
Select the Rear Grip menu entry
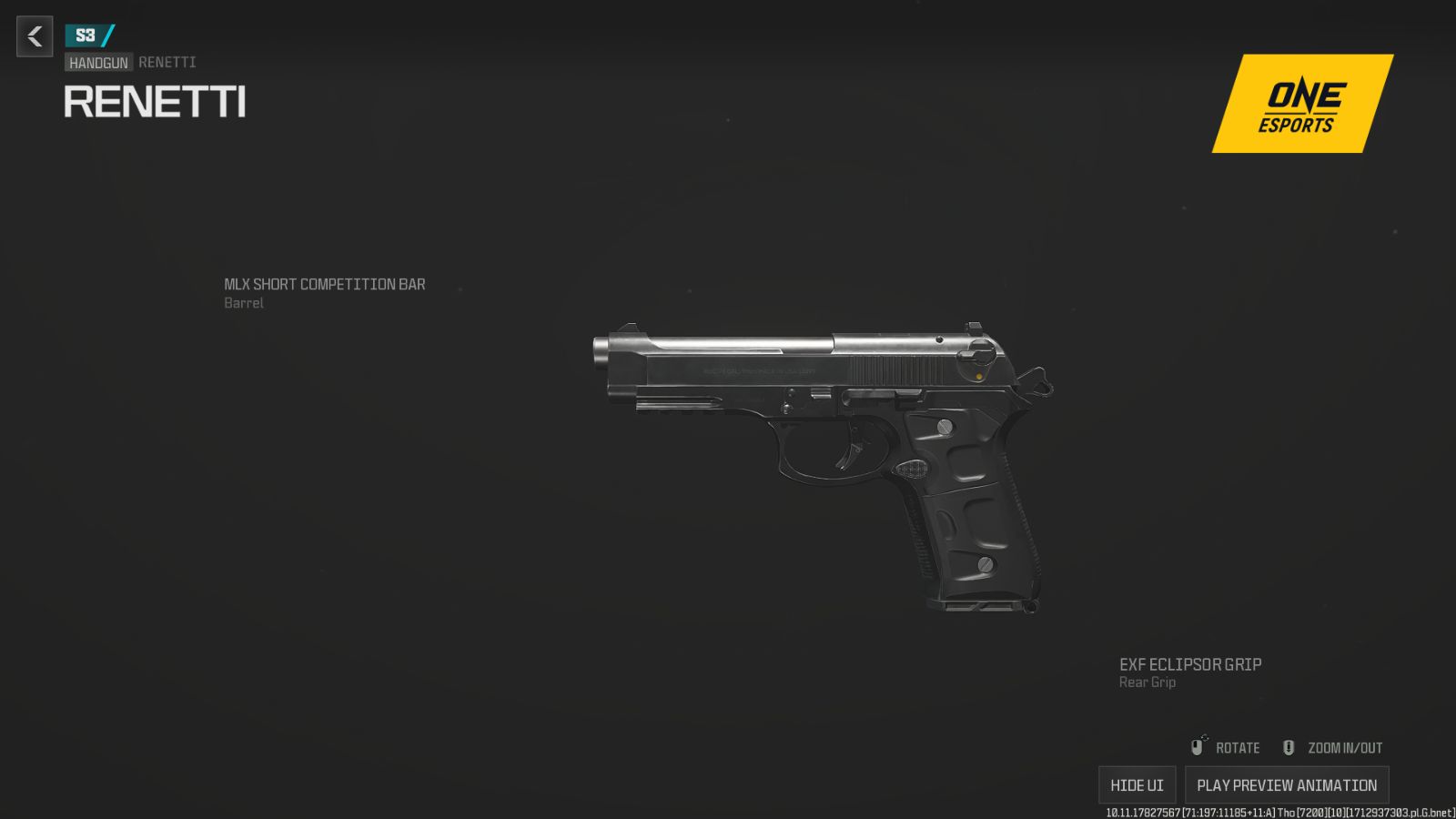coord(1146,682)
